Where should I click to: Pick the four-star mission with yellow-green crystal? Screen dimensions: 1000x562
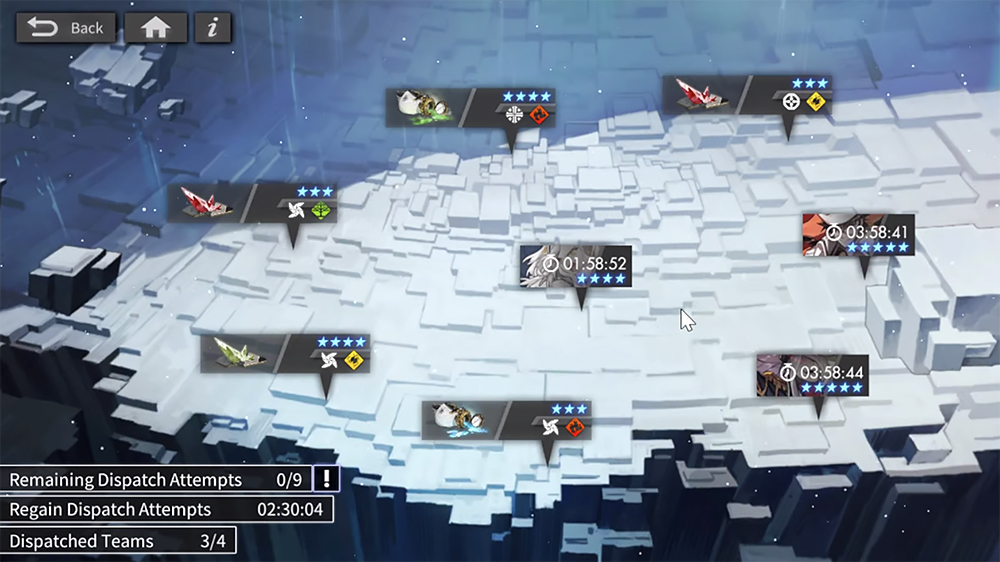click(285, 354)
